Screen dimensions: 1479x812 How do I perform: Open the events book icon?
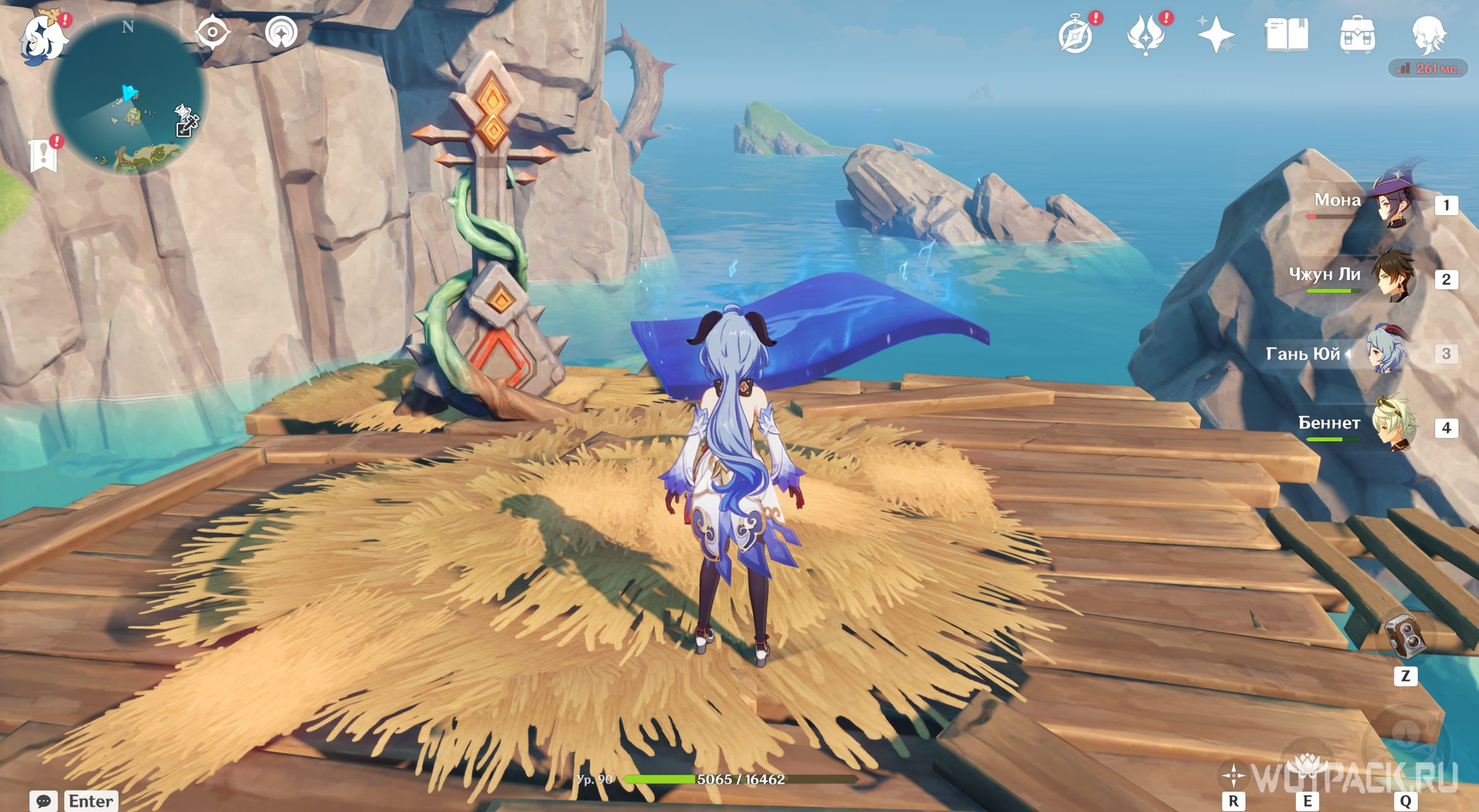[1286, 35]
